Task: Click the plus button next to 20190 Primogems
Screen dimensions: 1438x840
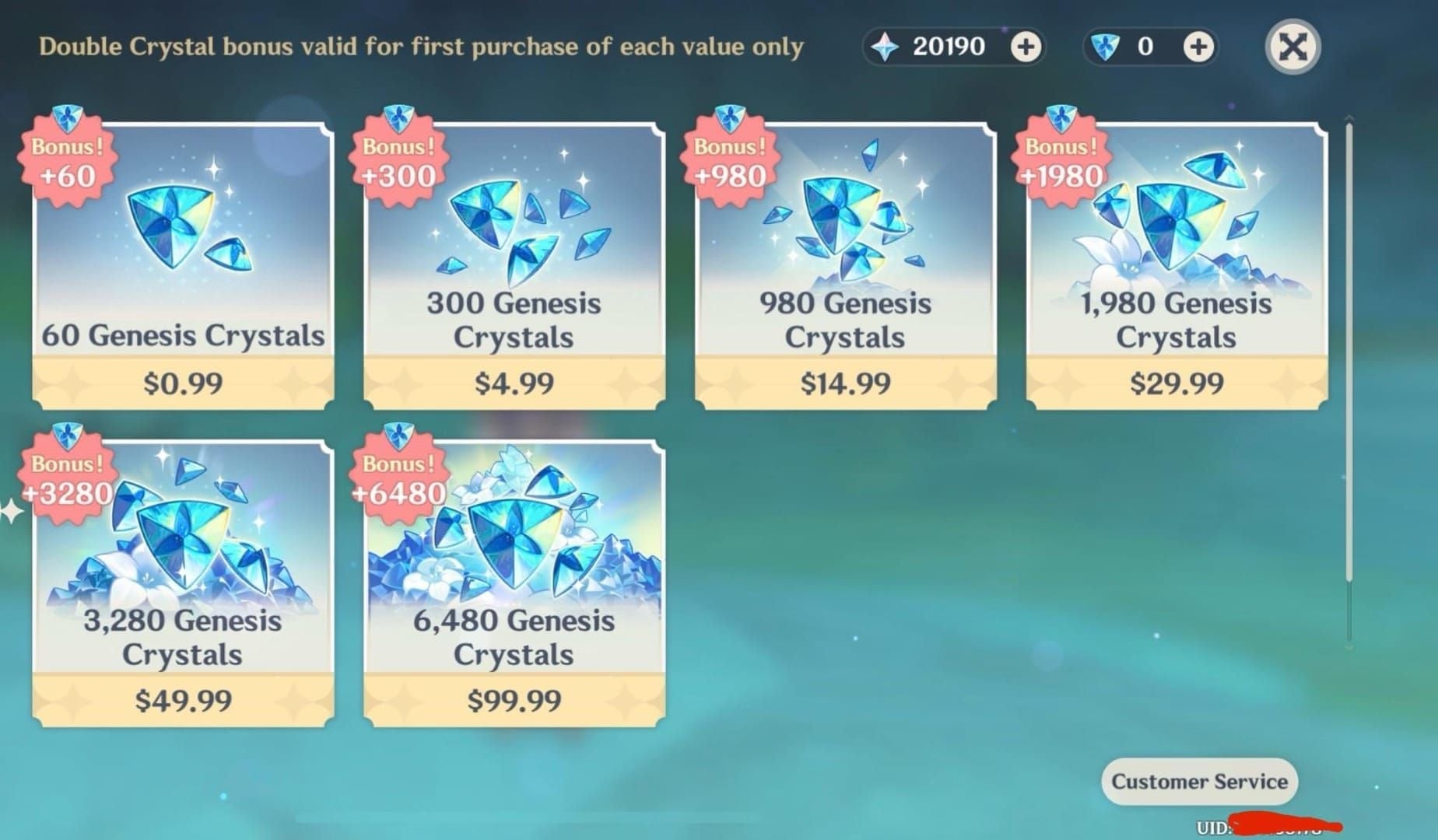Action: click(1026, 47)
